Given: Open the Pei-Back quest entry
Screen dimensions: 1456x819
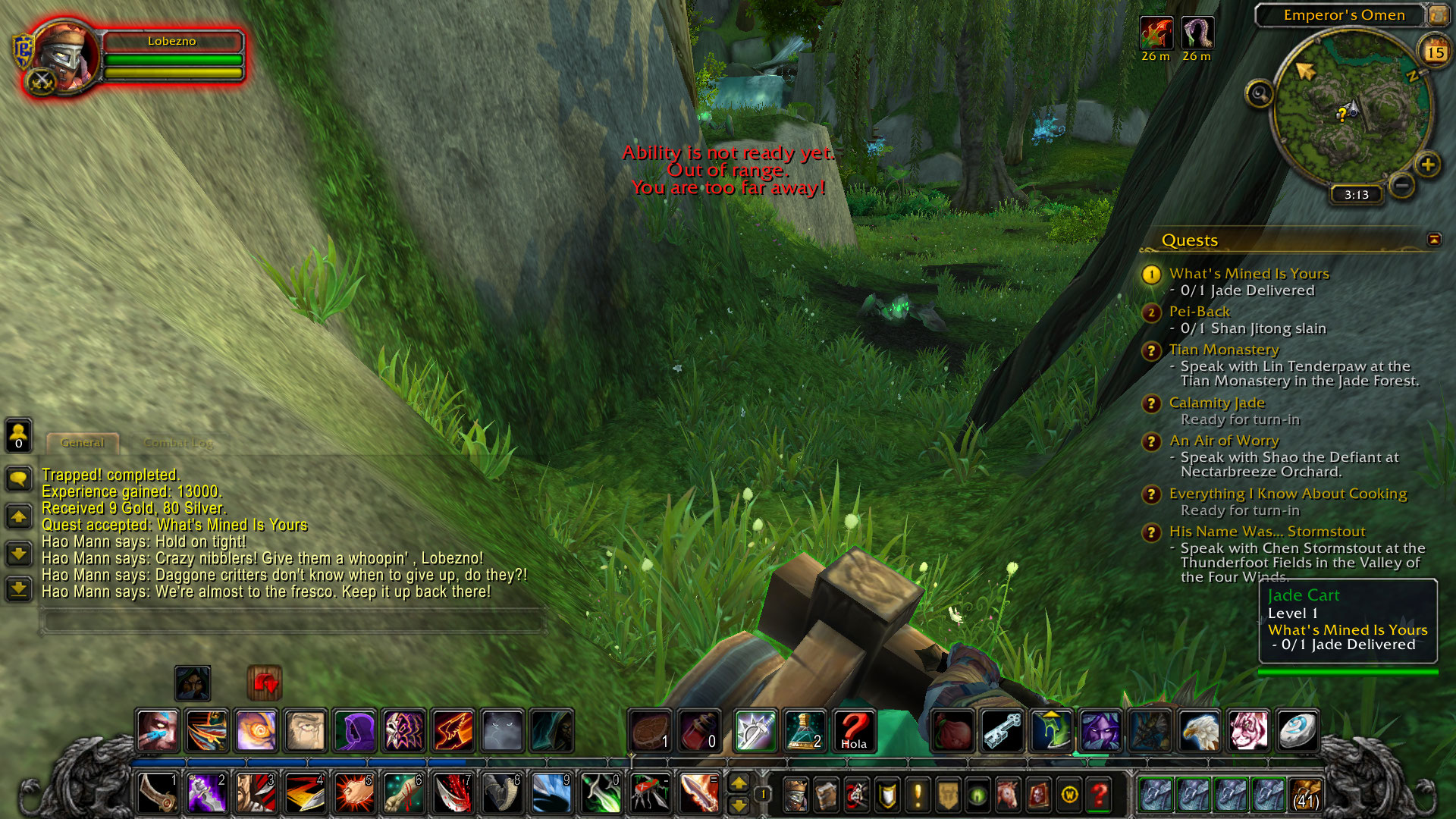Looking at the screenshot, I should tap(1199, 312).
